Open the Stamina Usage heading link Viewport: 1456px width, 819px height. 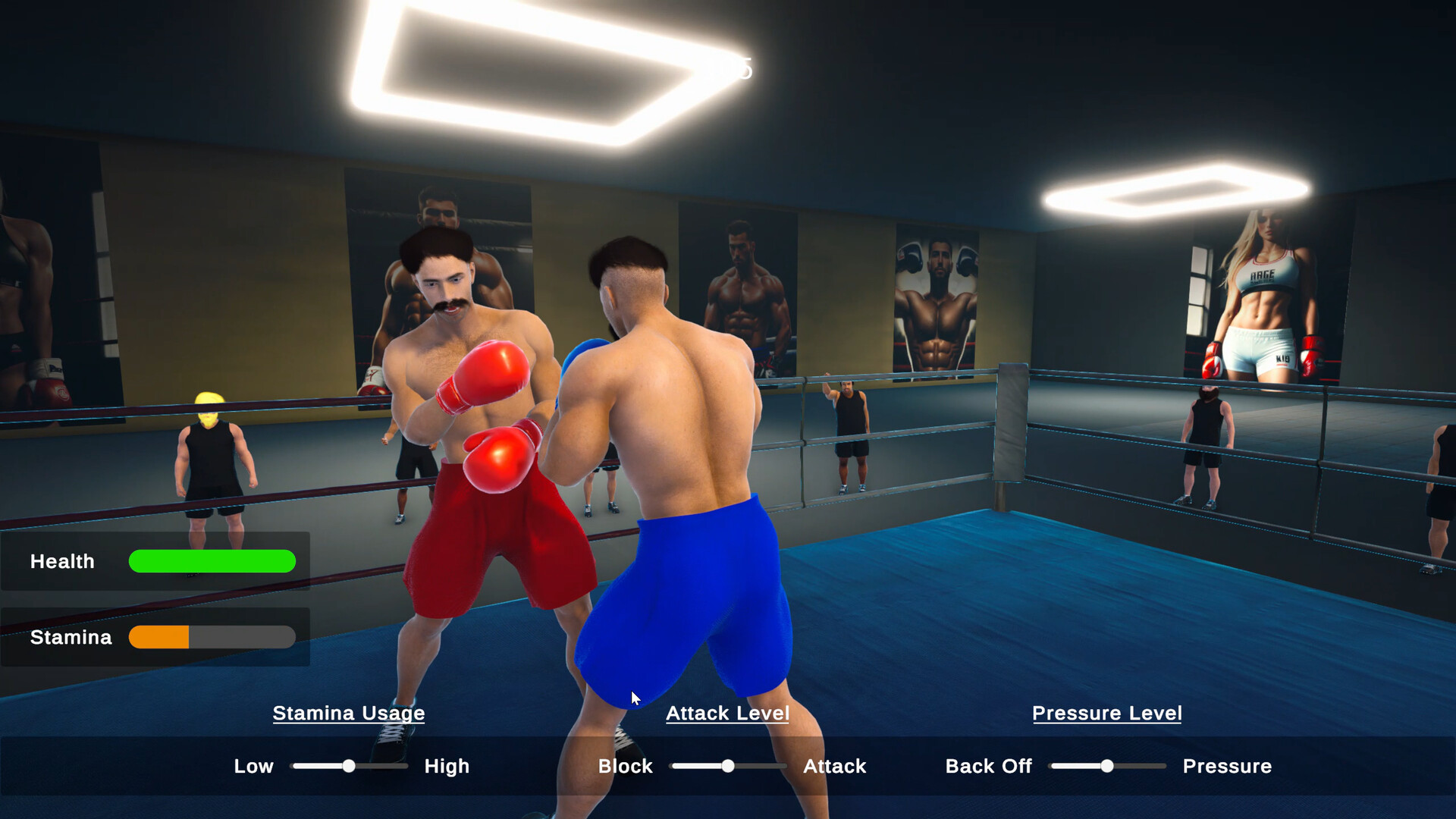click(x=349, y=714)
